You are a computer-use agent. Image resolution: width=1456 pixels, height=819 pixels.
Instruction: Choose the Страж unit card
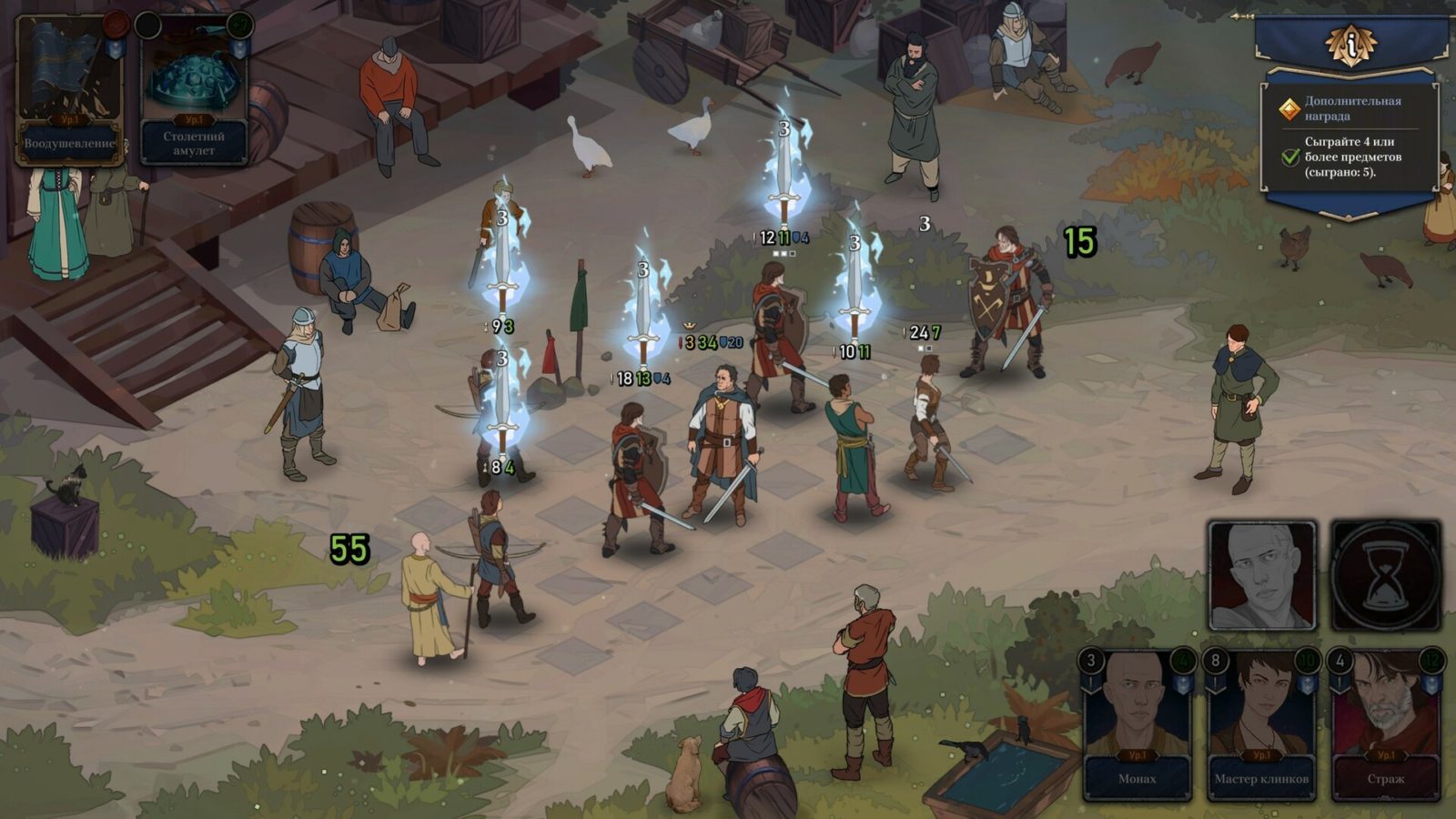coord(1385,725)
